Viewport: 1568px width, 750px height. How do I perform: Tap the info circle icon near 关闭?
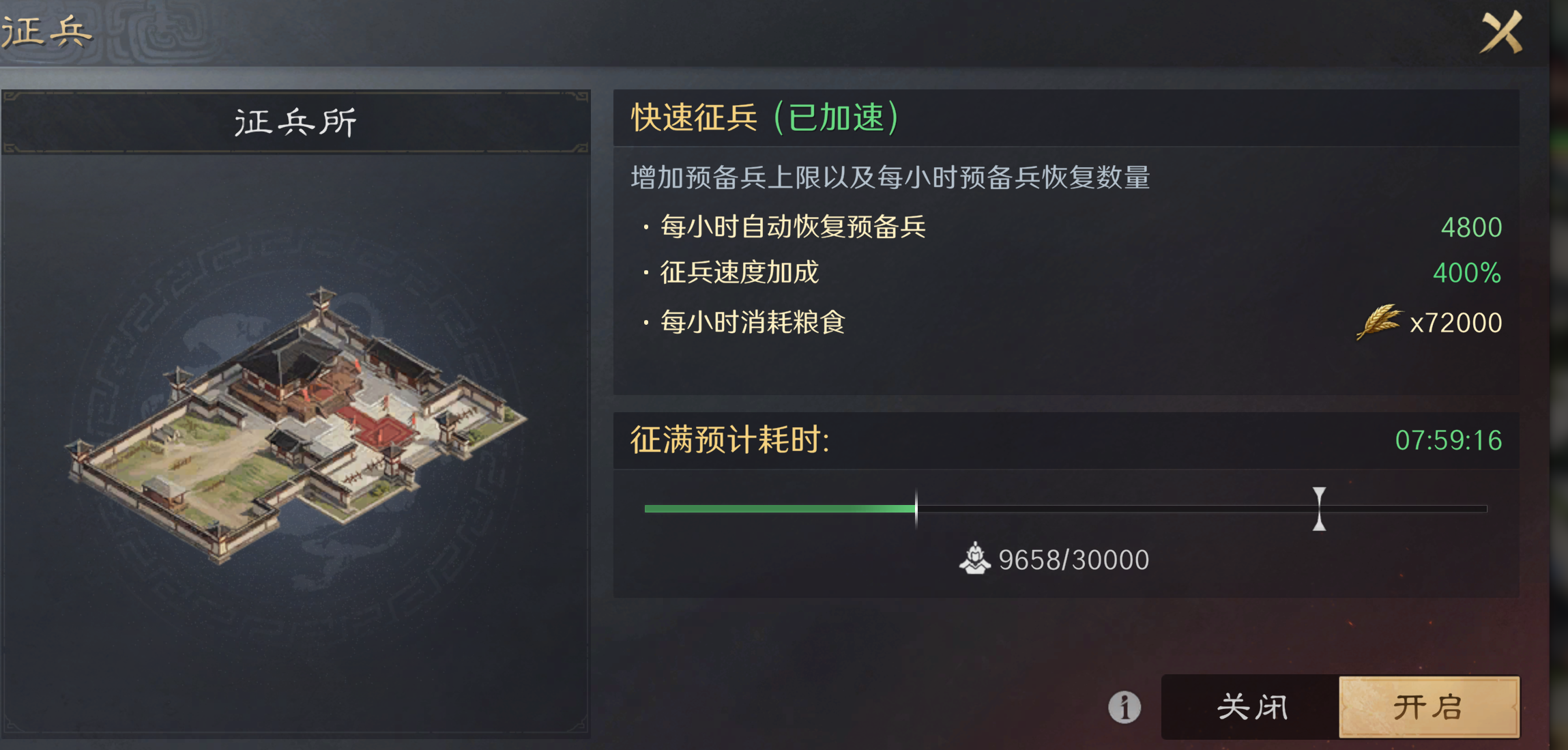[x=1123, y=708]
